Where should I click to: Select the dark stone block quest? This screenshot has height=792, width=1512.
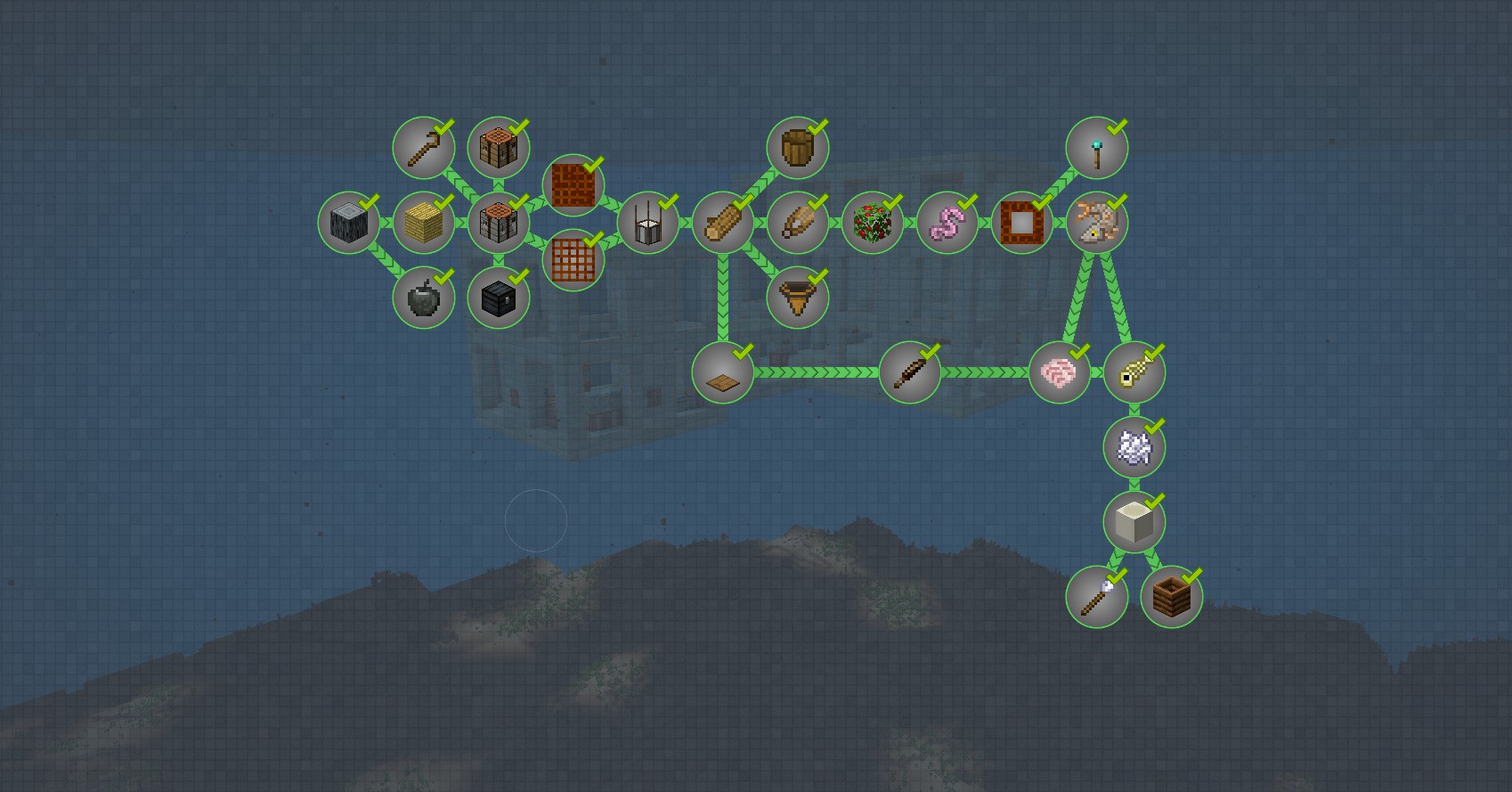(x=349, y=223)
